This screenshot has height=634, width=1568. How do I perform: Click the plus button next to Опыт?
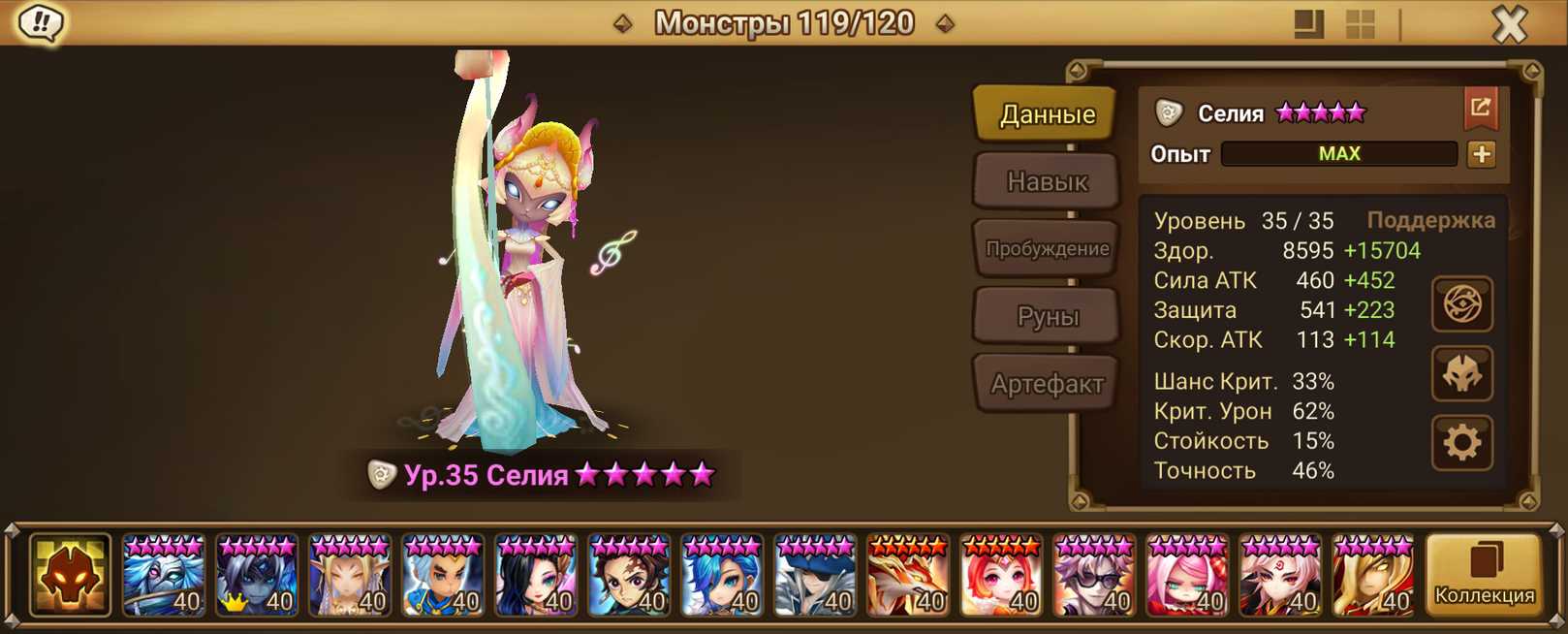(1481, 154)
